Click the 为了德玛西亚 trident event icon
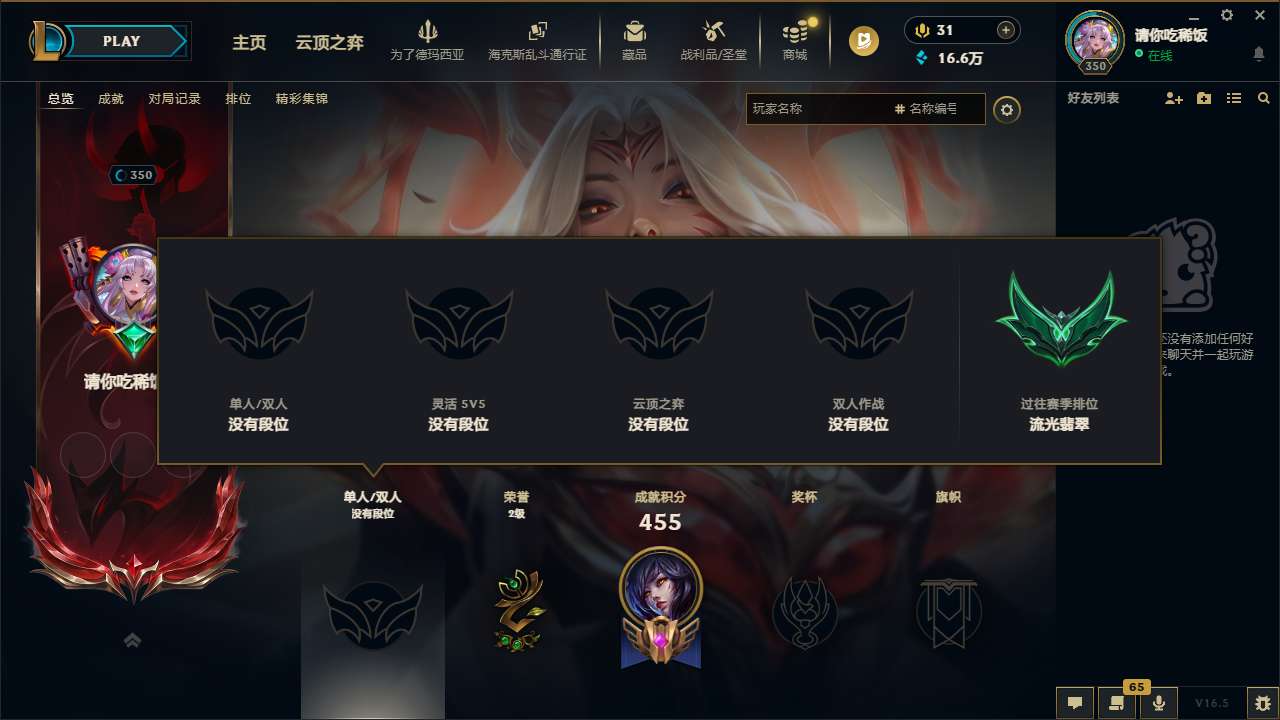This screenshot has width=1280, height=720. (x=428, y=32)
